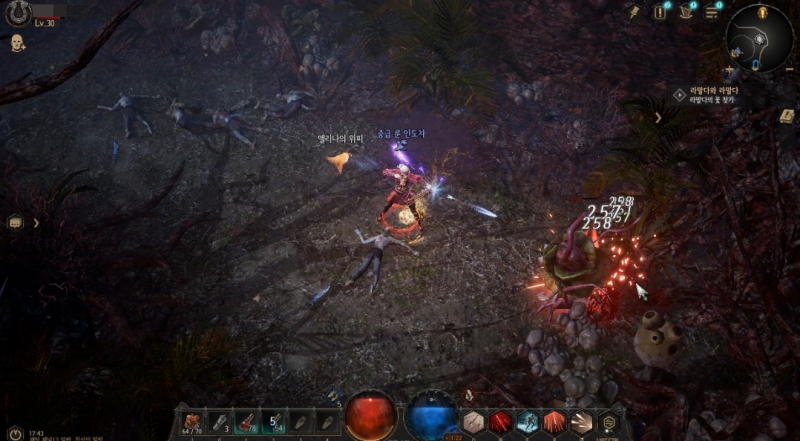The height and width of the screenshot is (441, 800).
Task: Click the harp icon with notification badge
Action: [687, 12]
